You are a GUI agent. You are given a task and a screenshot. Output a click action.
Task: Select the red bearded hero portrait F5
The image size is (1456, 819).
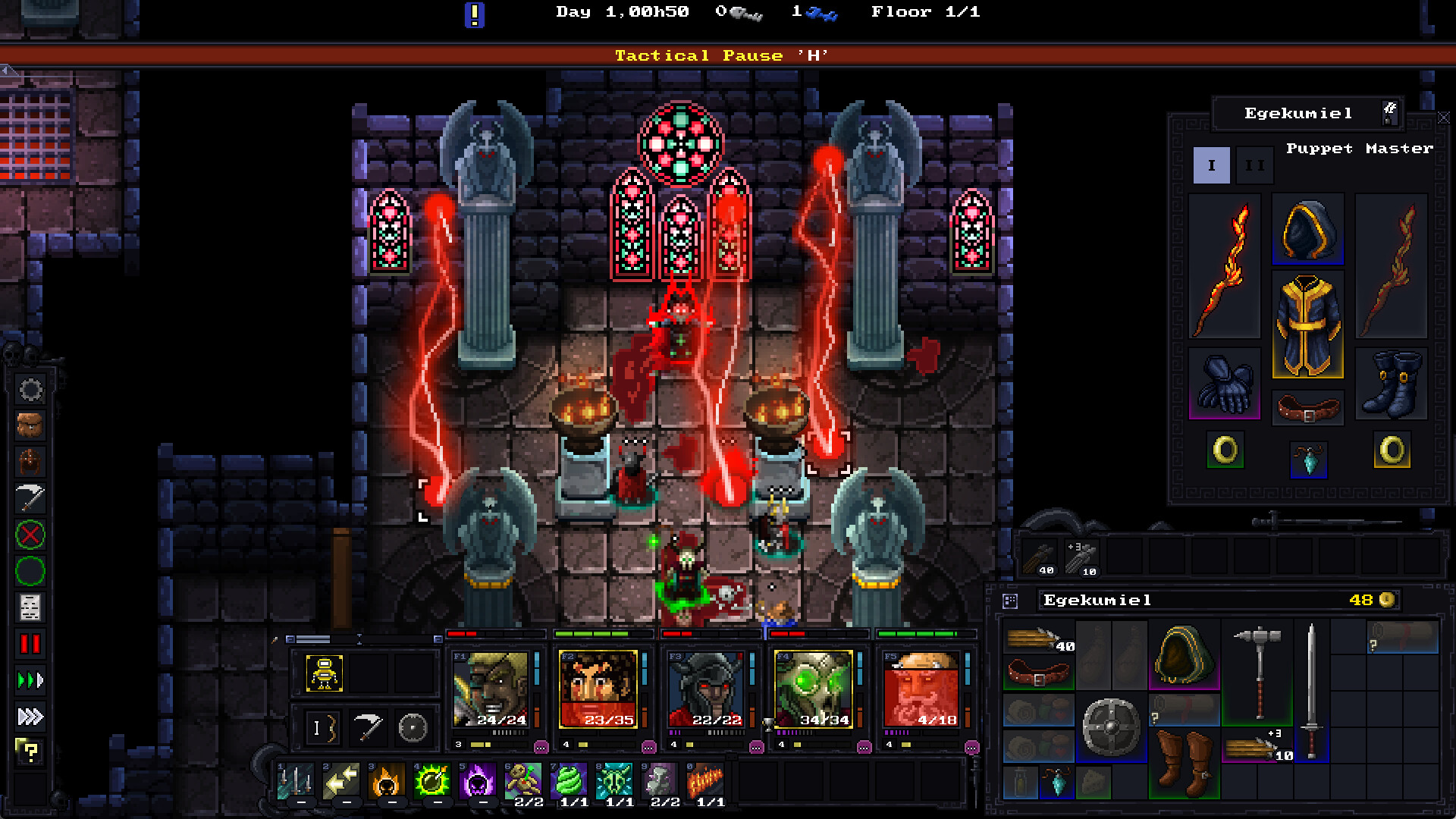click(921, 689)
